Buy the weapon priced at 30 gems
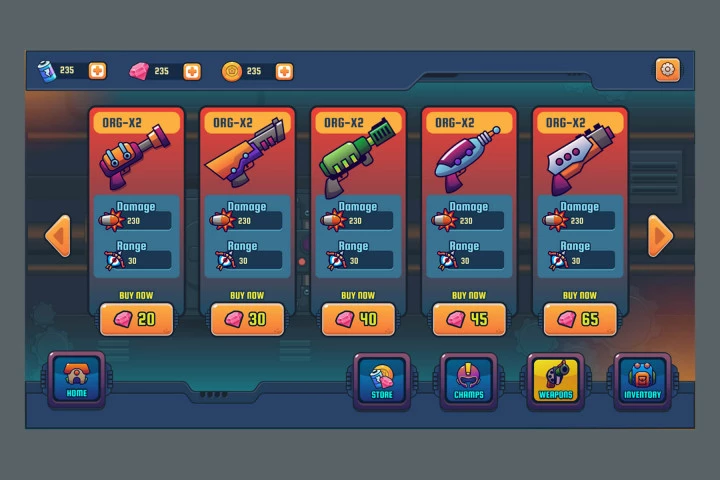The image size is (720, 480). [247, 319]
